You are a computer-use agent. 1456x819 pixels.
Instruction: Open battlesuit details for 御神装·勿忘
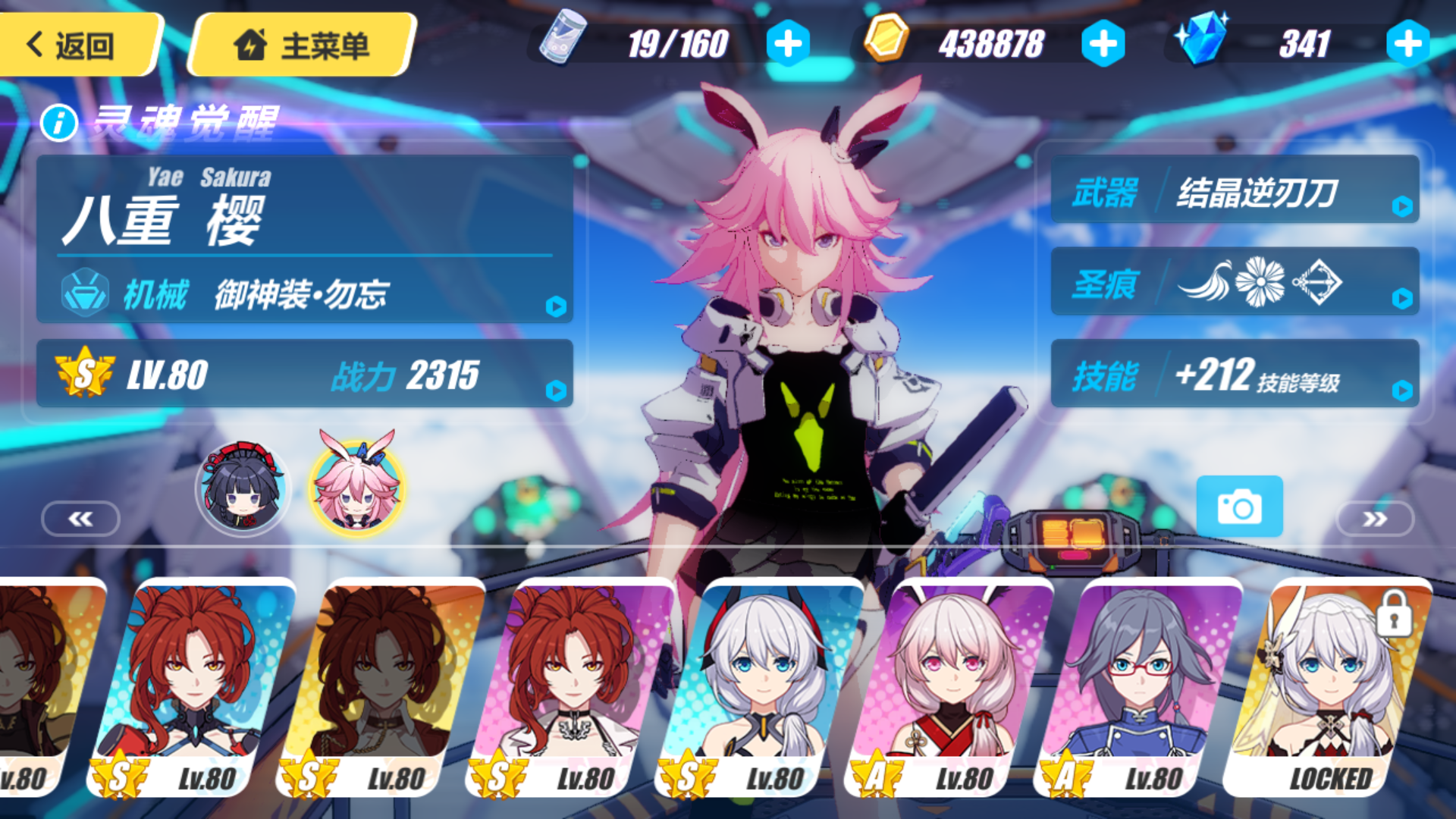(557, 307)
